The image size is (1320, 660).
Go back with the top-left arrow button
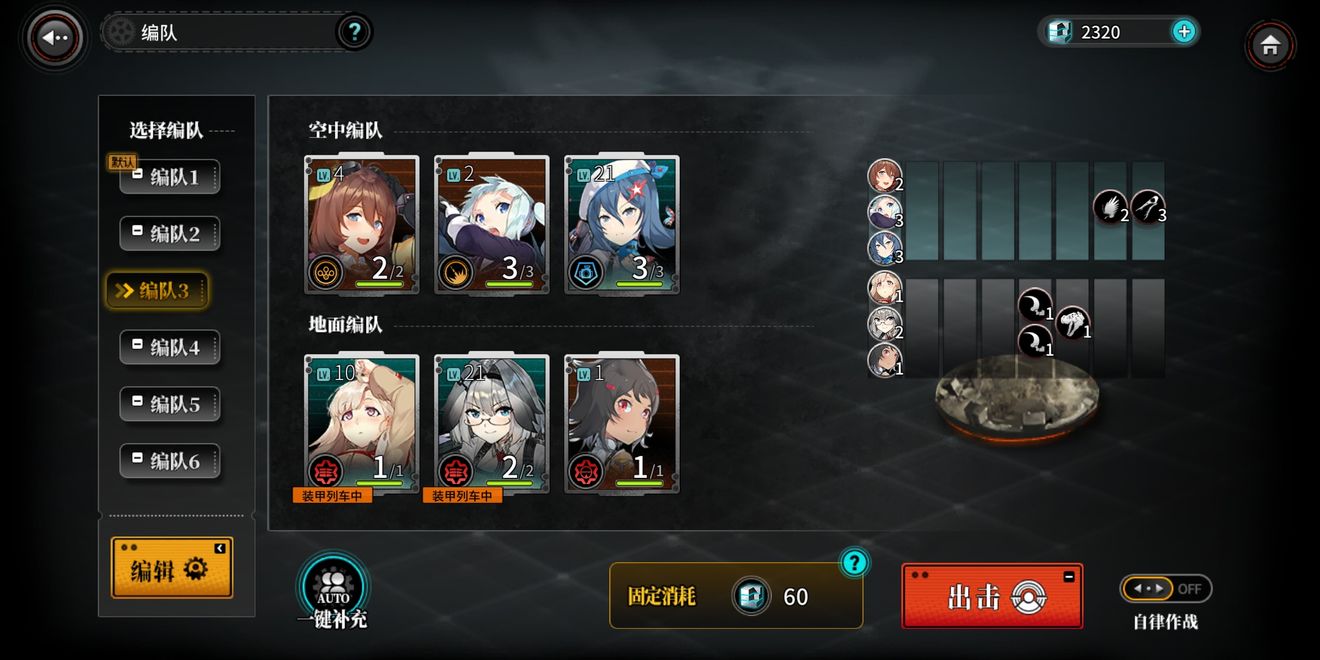point(55,38)
